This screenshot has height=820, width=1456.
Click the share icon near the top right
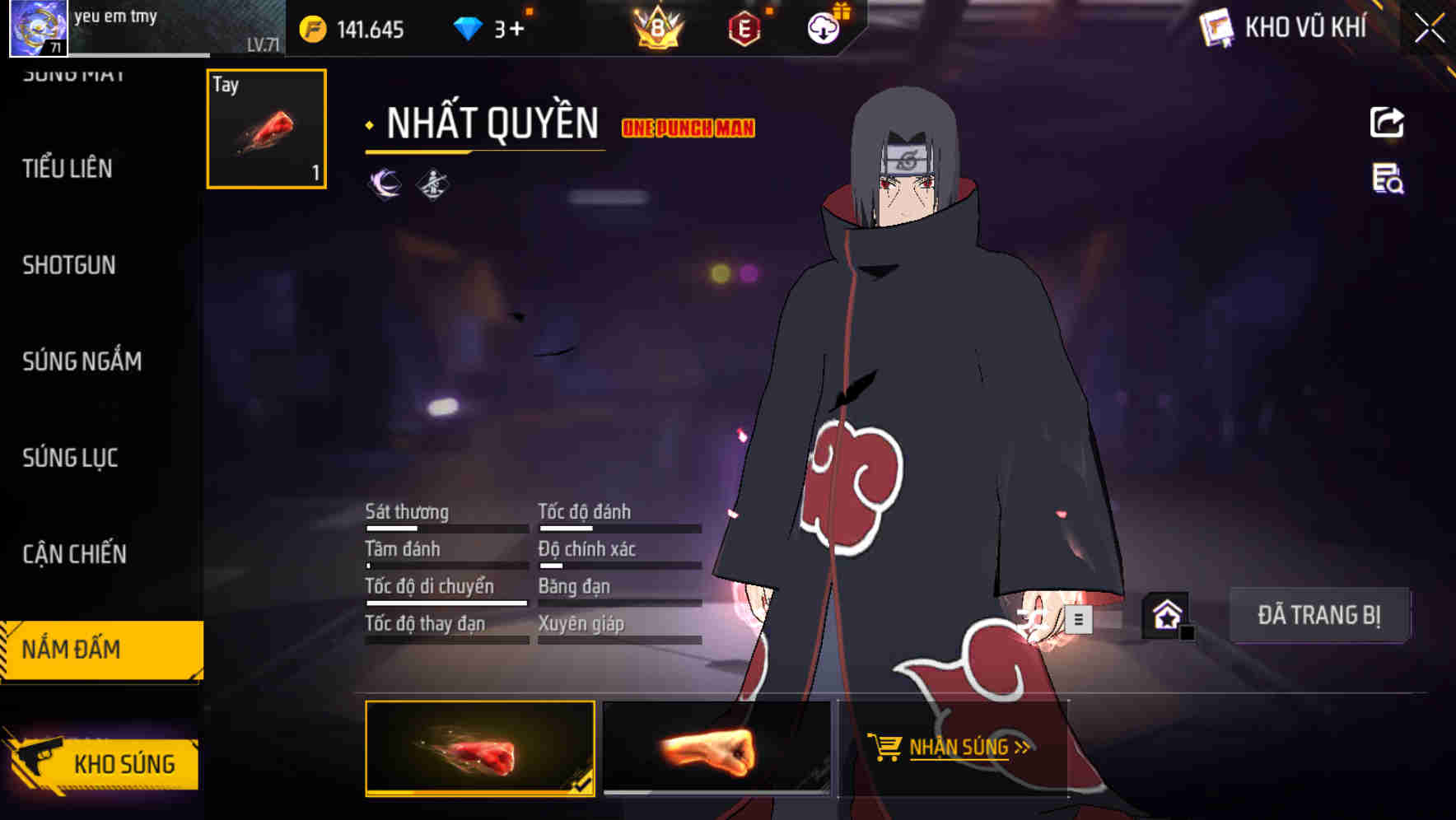(1388, 122)
